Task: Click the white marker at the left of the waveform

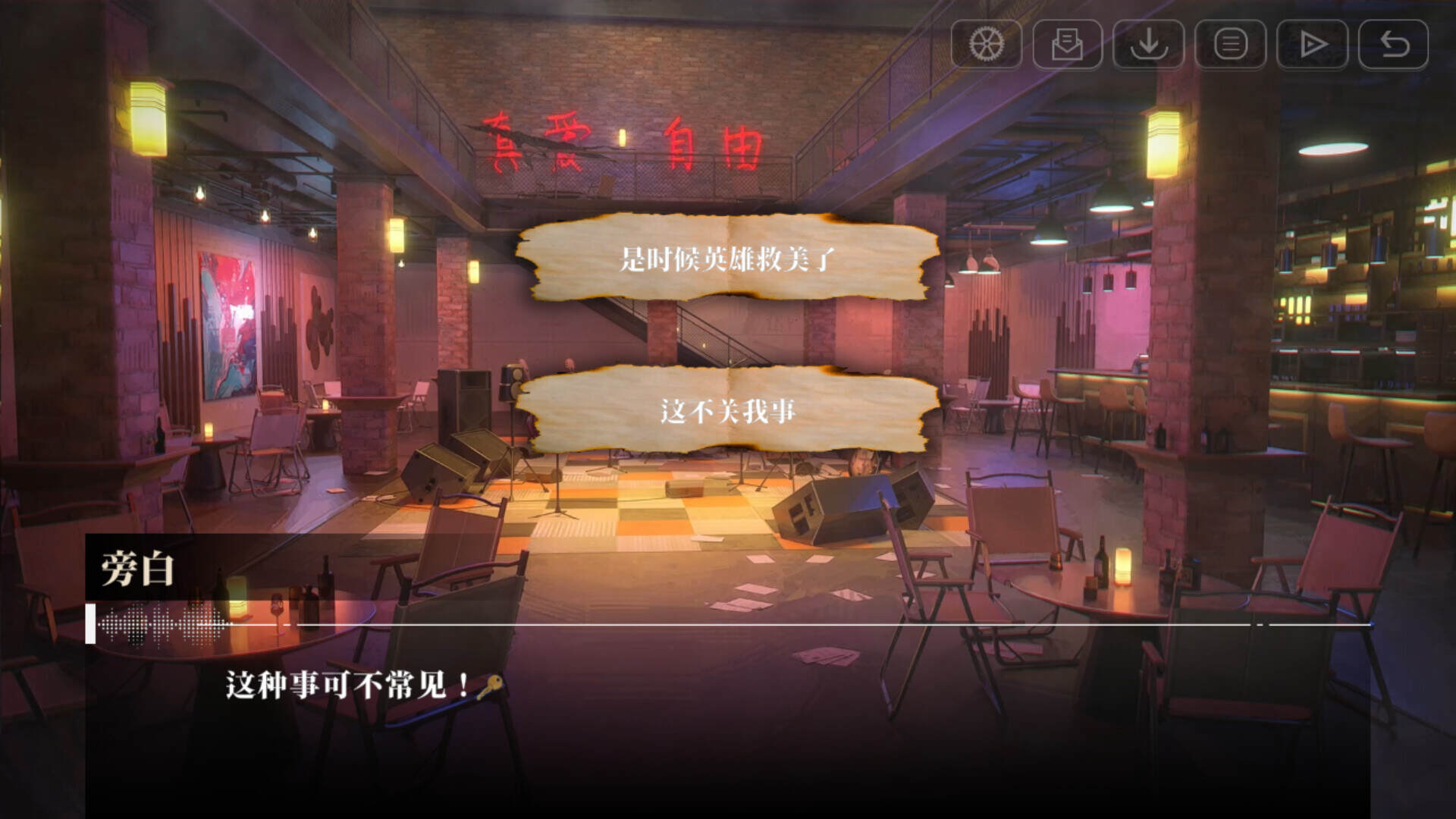Action: coord(91,623)
